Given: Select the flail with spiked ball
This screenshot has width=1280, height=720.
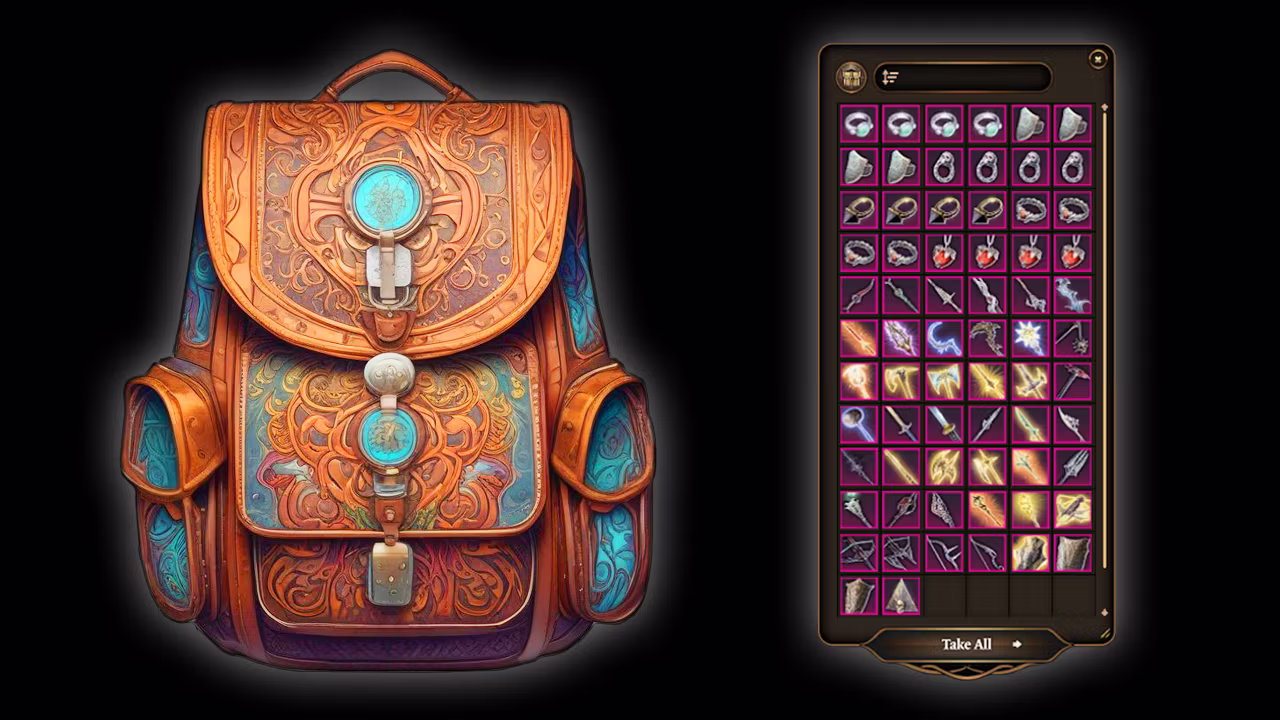Looking at the screenshot, I should [x=1073, y=338].
